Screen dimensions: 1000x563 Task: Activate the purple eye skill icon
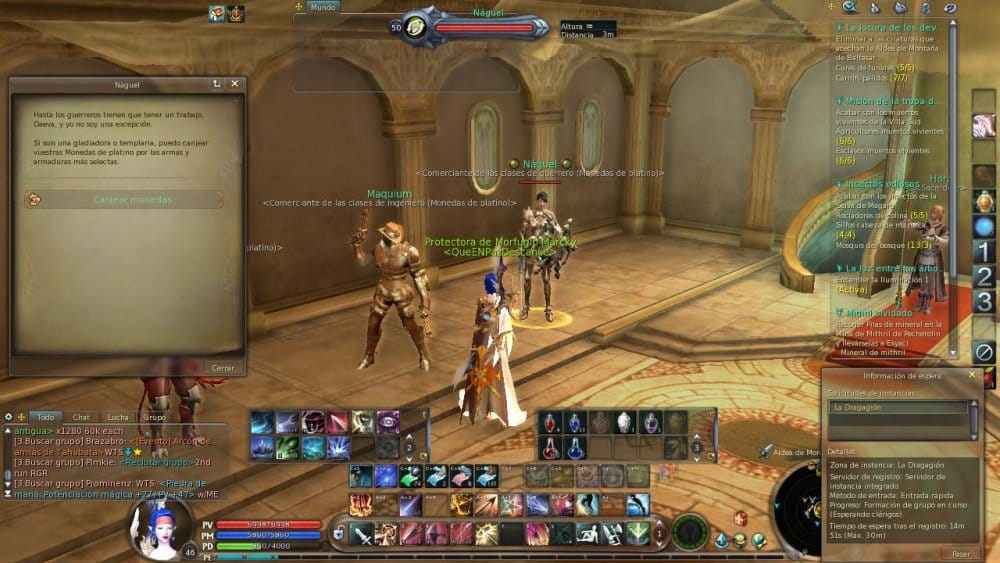click(x=388, y=422)
